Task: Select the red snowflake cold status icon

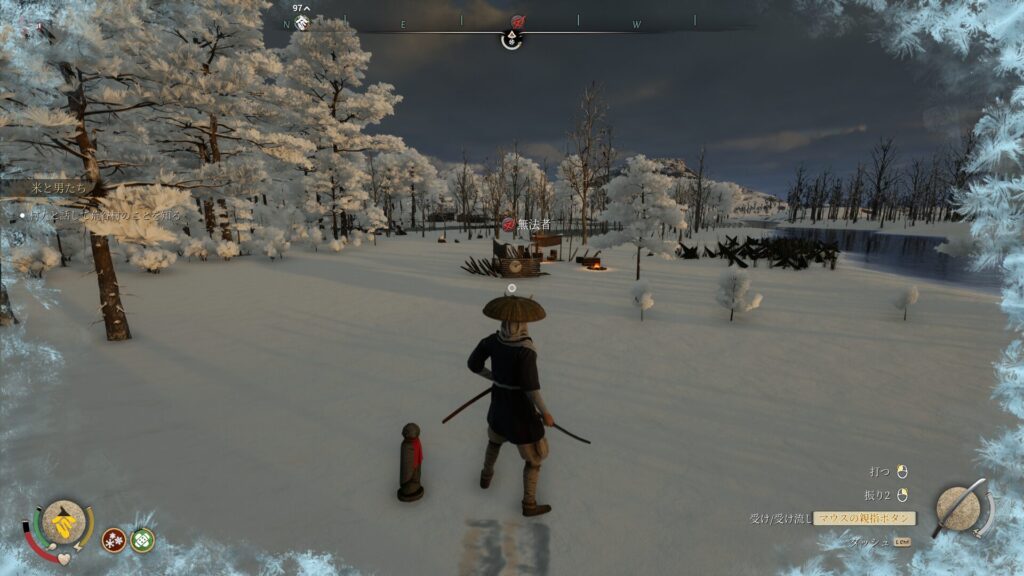Action: (114, 540)
